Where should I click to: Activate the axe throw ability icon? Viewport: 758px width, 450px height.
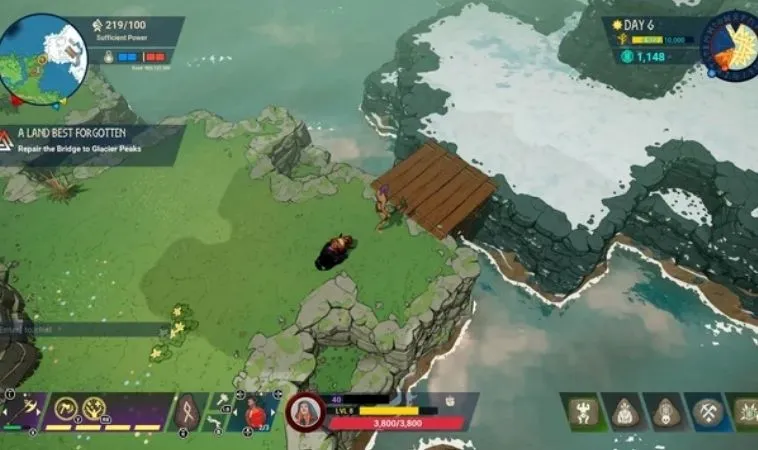pos(66,408)
